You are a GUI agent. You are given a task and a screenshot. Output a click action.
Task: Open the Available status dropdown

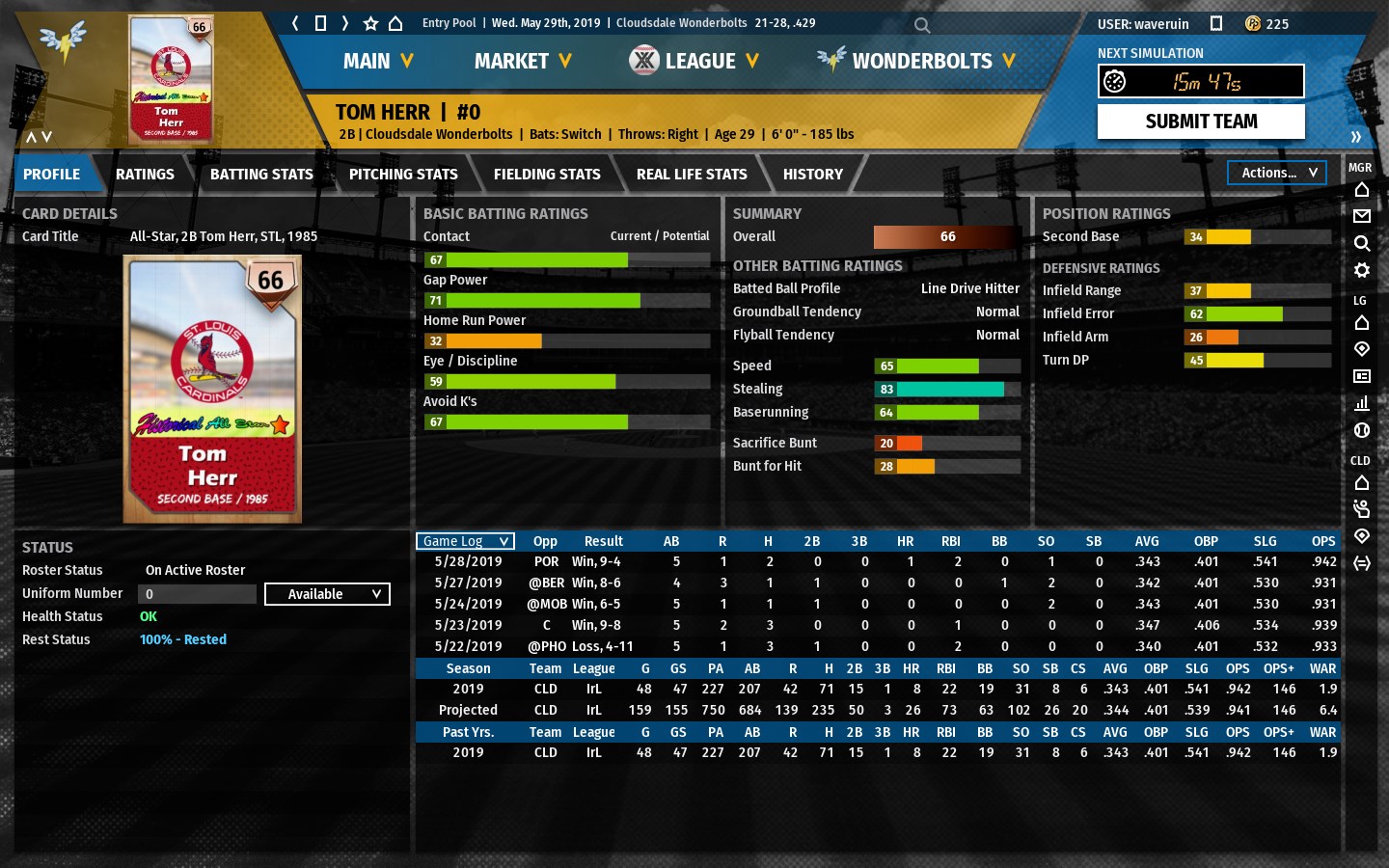(x=327, y=594)
